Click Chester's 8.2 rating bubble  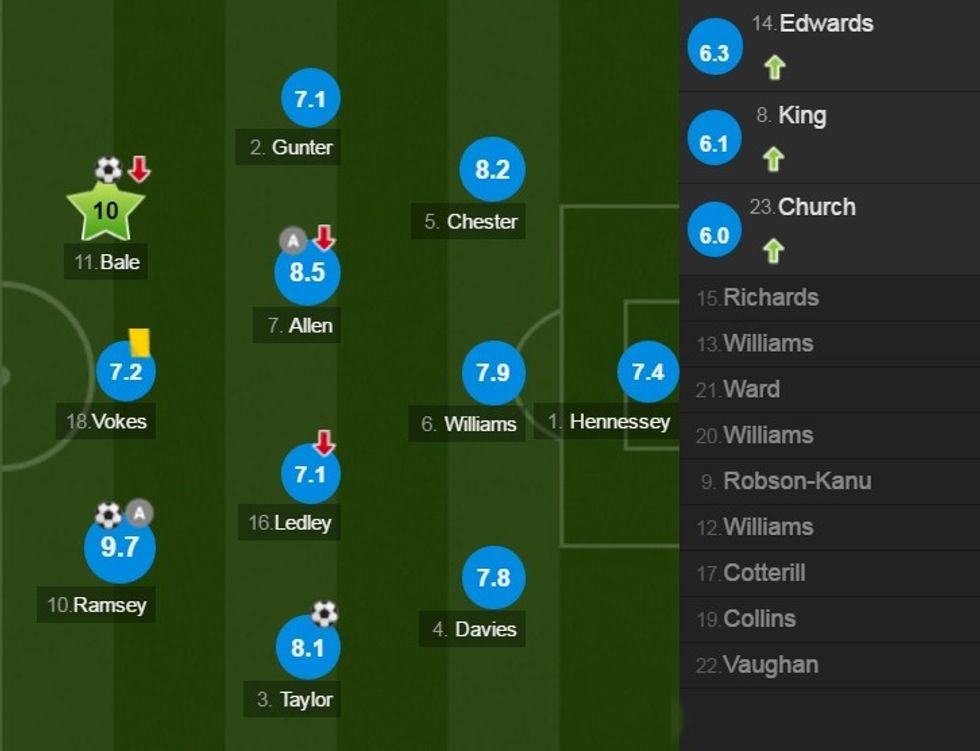492,170
